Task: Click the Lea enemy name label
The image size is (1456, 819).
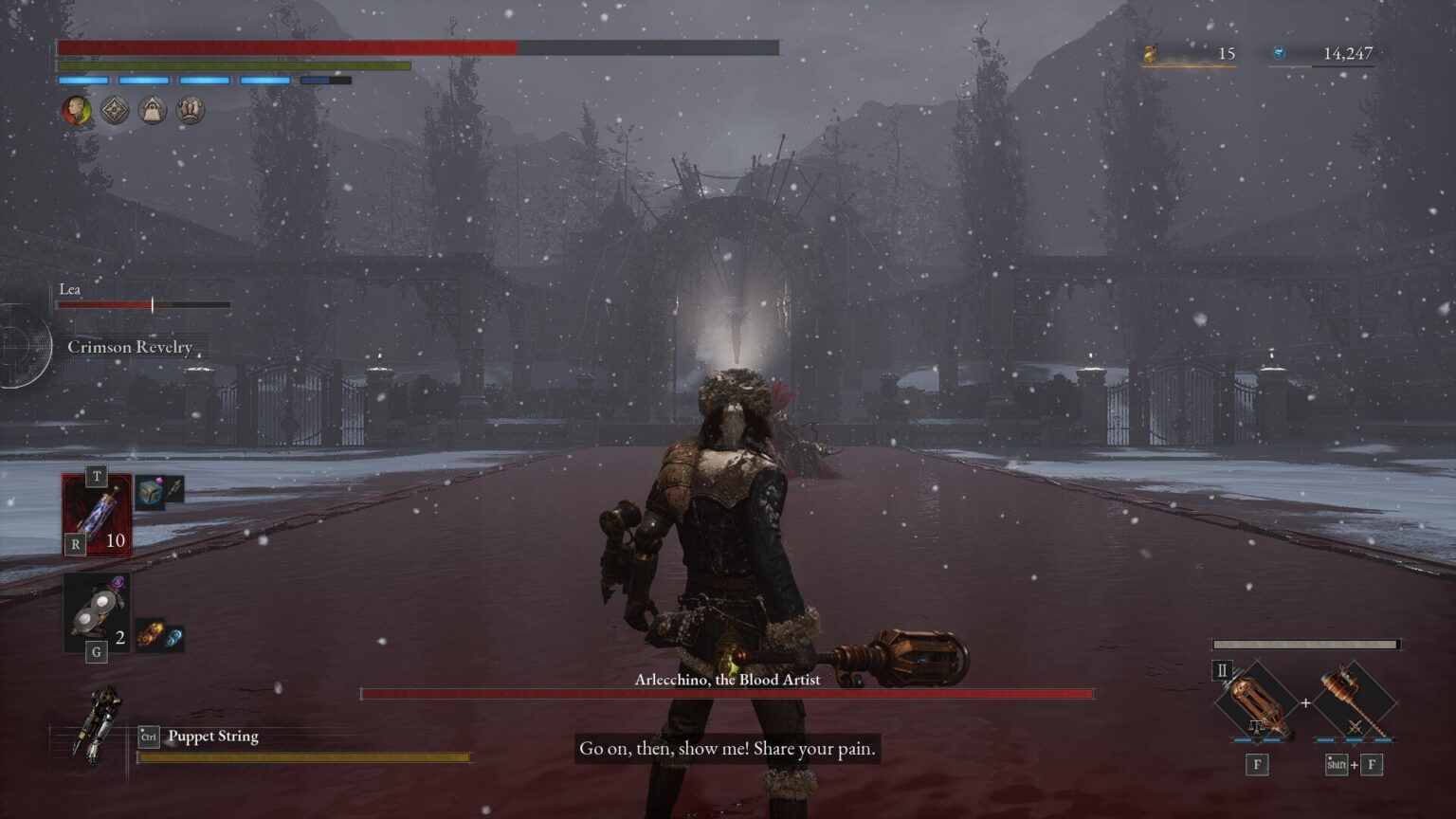Action: click(x=68, y=289)
